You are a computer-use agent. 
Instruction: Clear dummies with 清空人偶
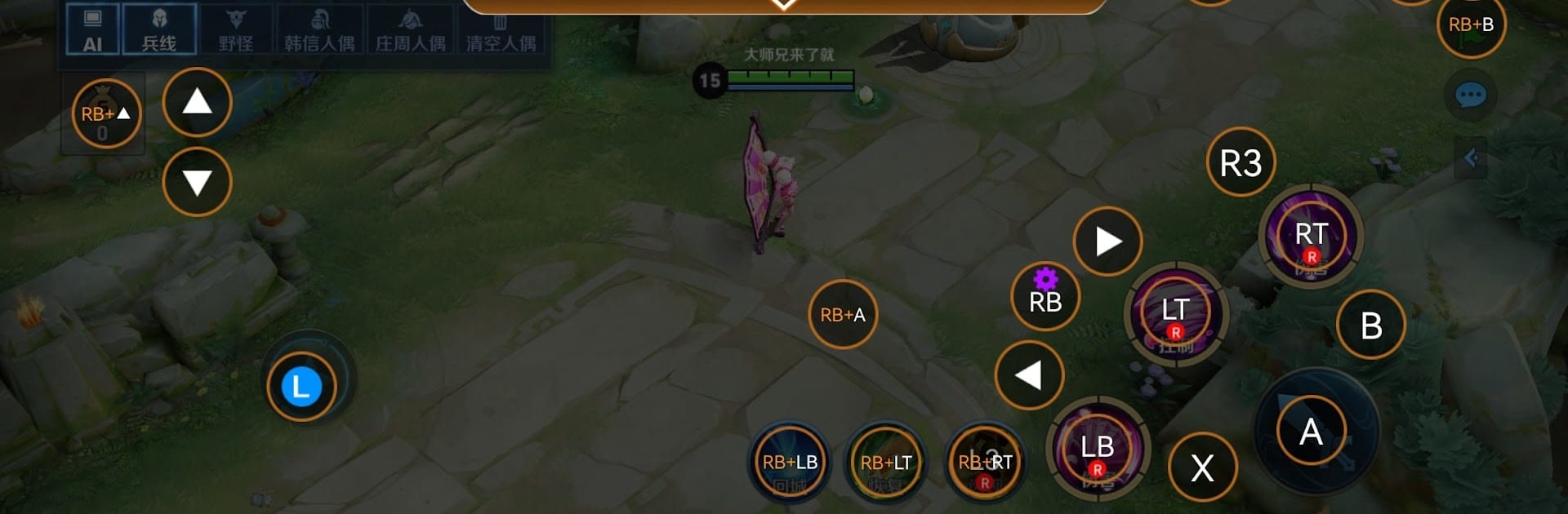tap(501, 29)
